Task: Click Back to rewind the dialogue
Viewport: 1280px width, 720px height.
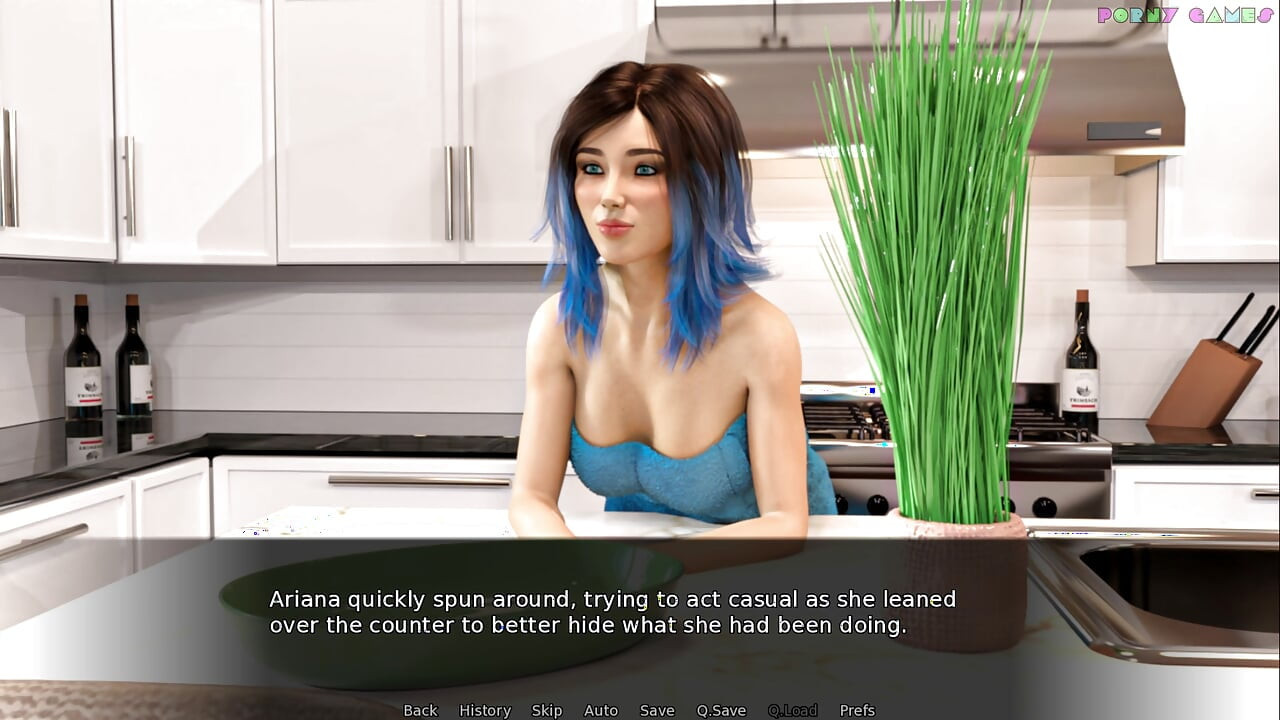Action: [x=420, y=710]
